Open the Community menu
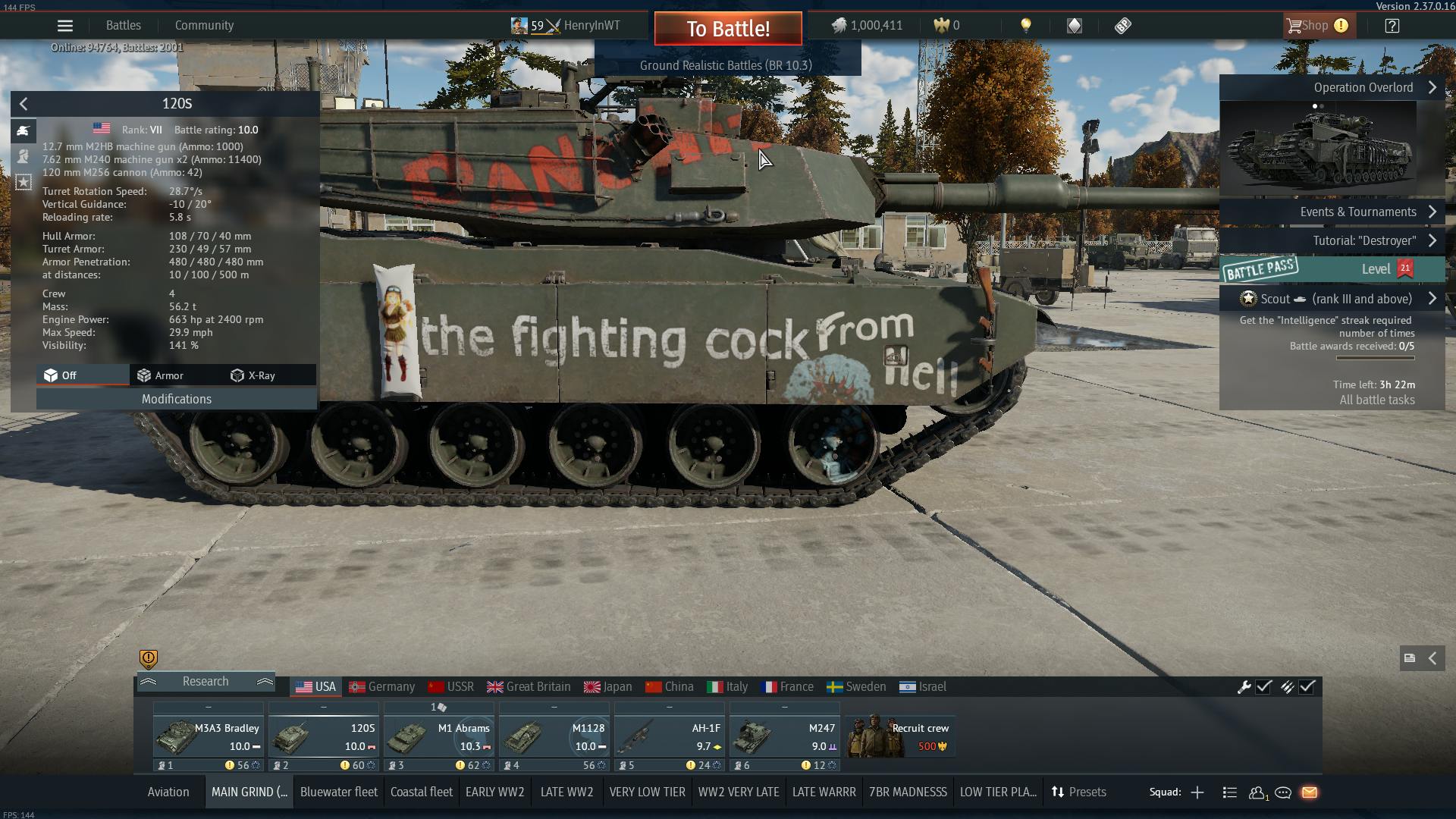The height and width of the screenshot is (819, 1456). point(204,26)
